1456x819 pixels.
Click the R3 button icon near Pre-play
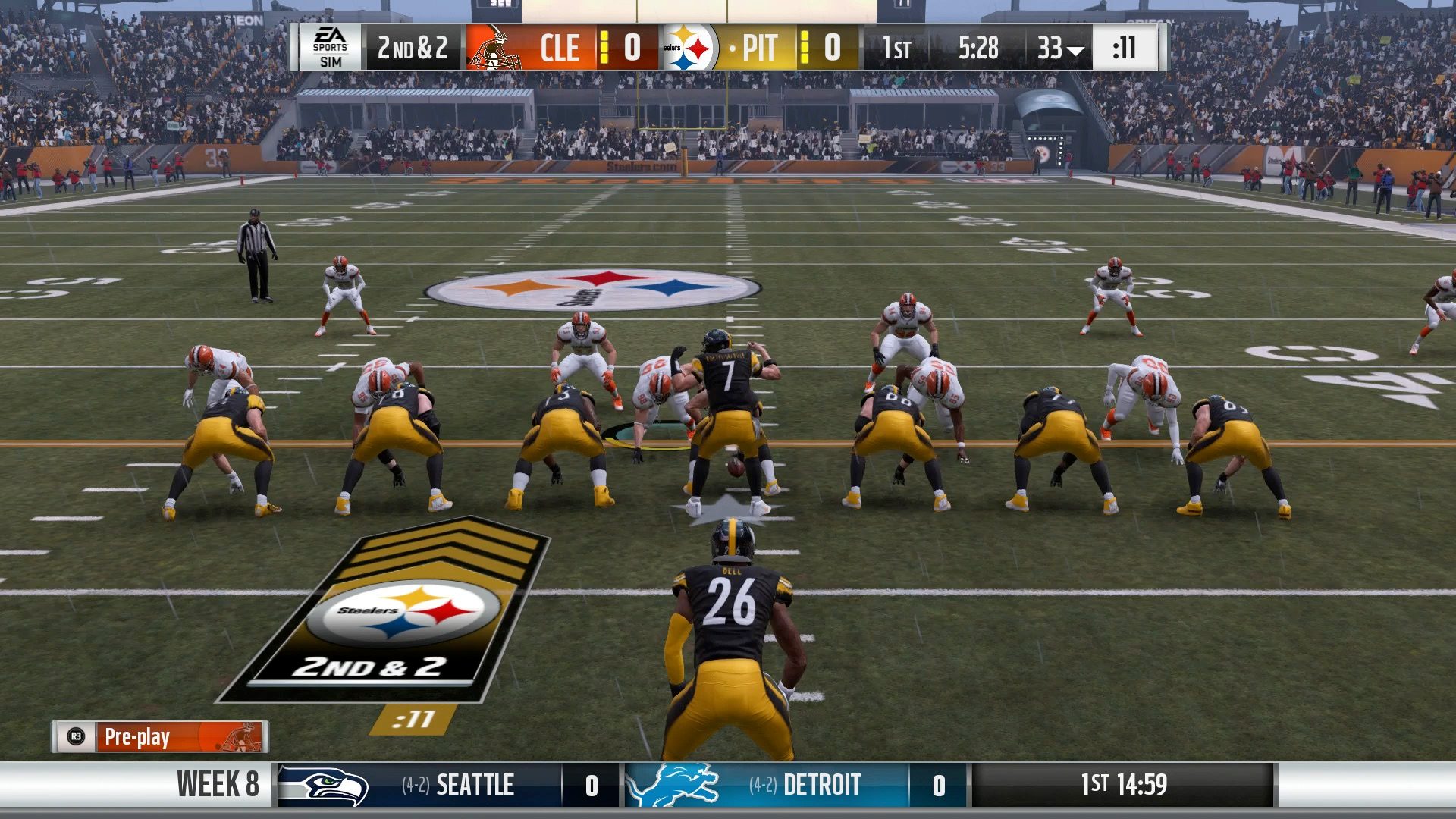(x=77, y=736)
